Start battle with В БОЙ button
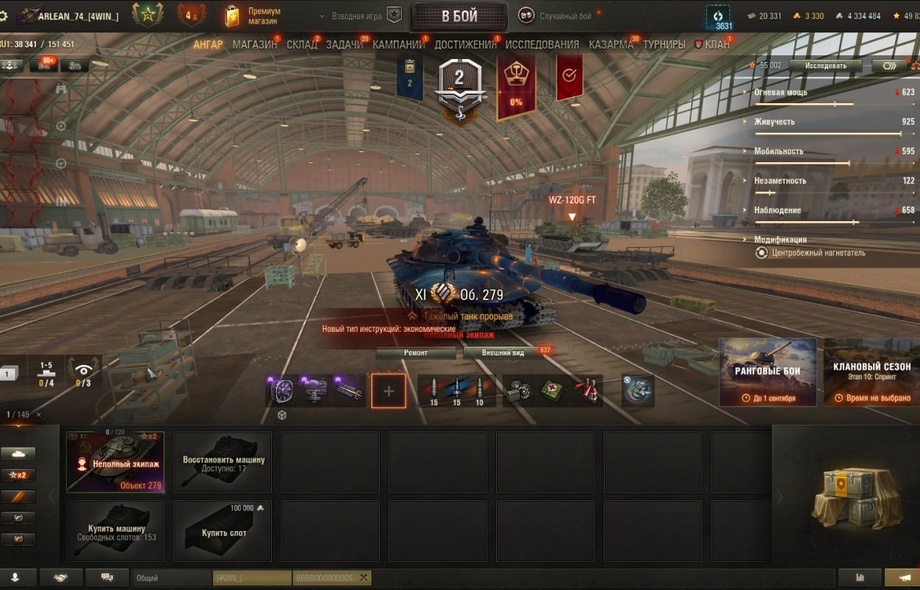This screenshot has width=920, height=590. point(459,16)
